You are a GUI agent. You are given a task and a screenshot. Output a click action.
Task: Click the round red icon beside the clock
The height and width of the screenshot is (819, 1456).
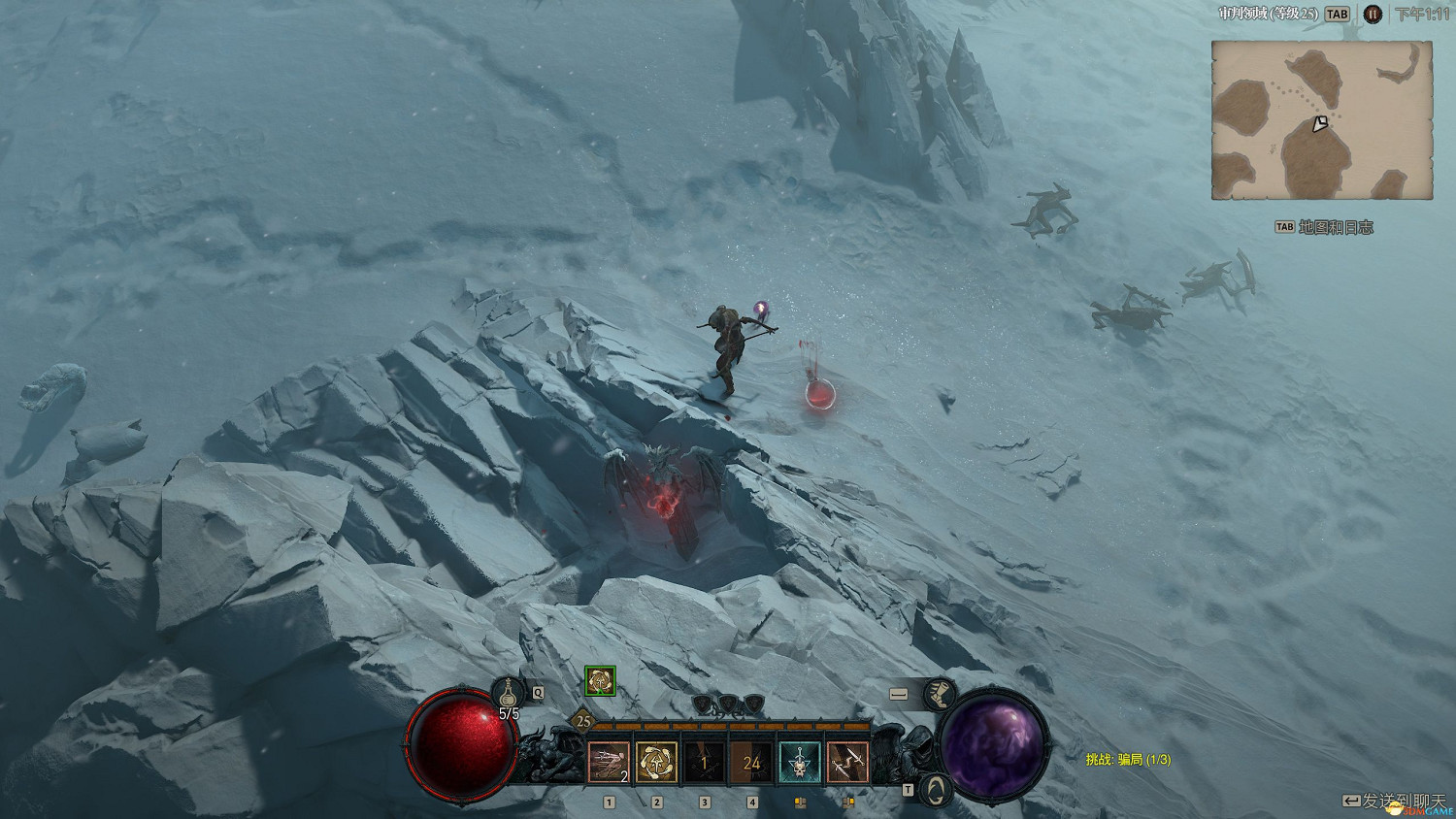(x=1372, y=15)
